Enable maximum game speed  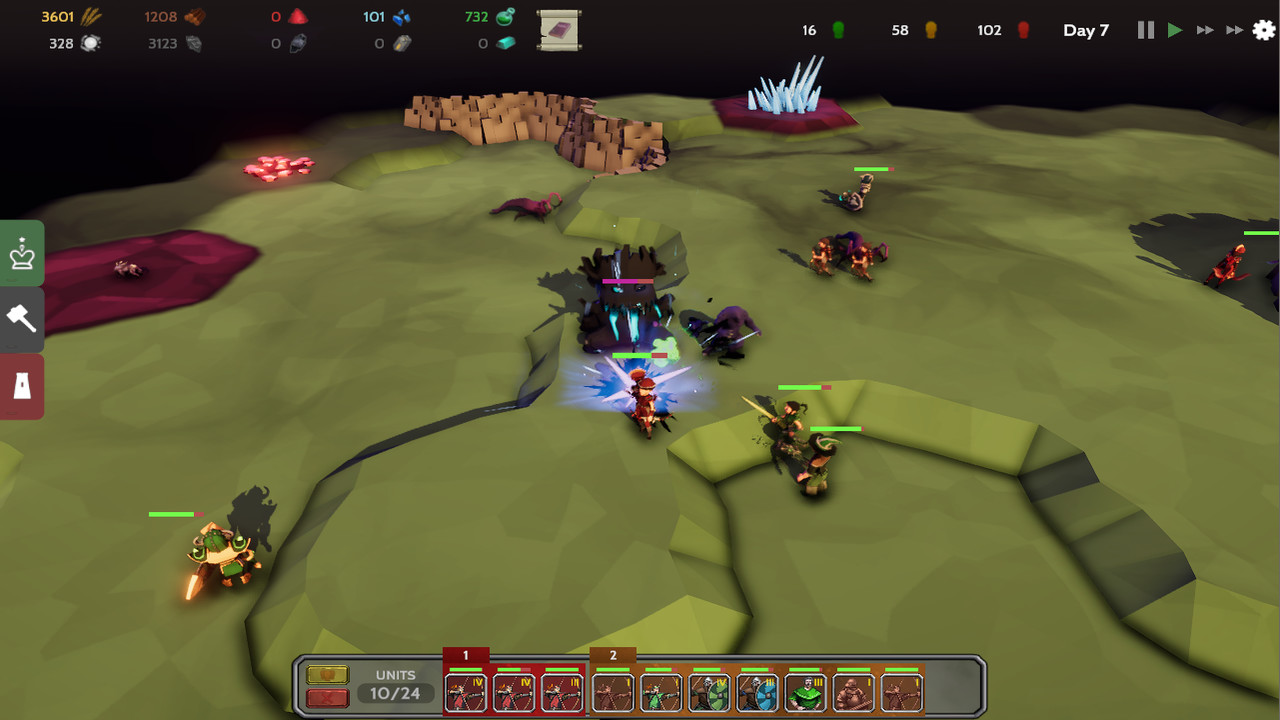point(1234,30)
